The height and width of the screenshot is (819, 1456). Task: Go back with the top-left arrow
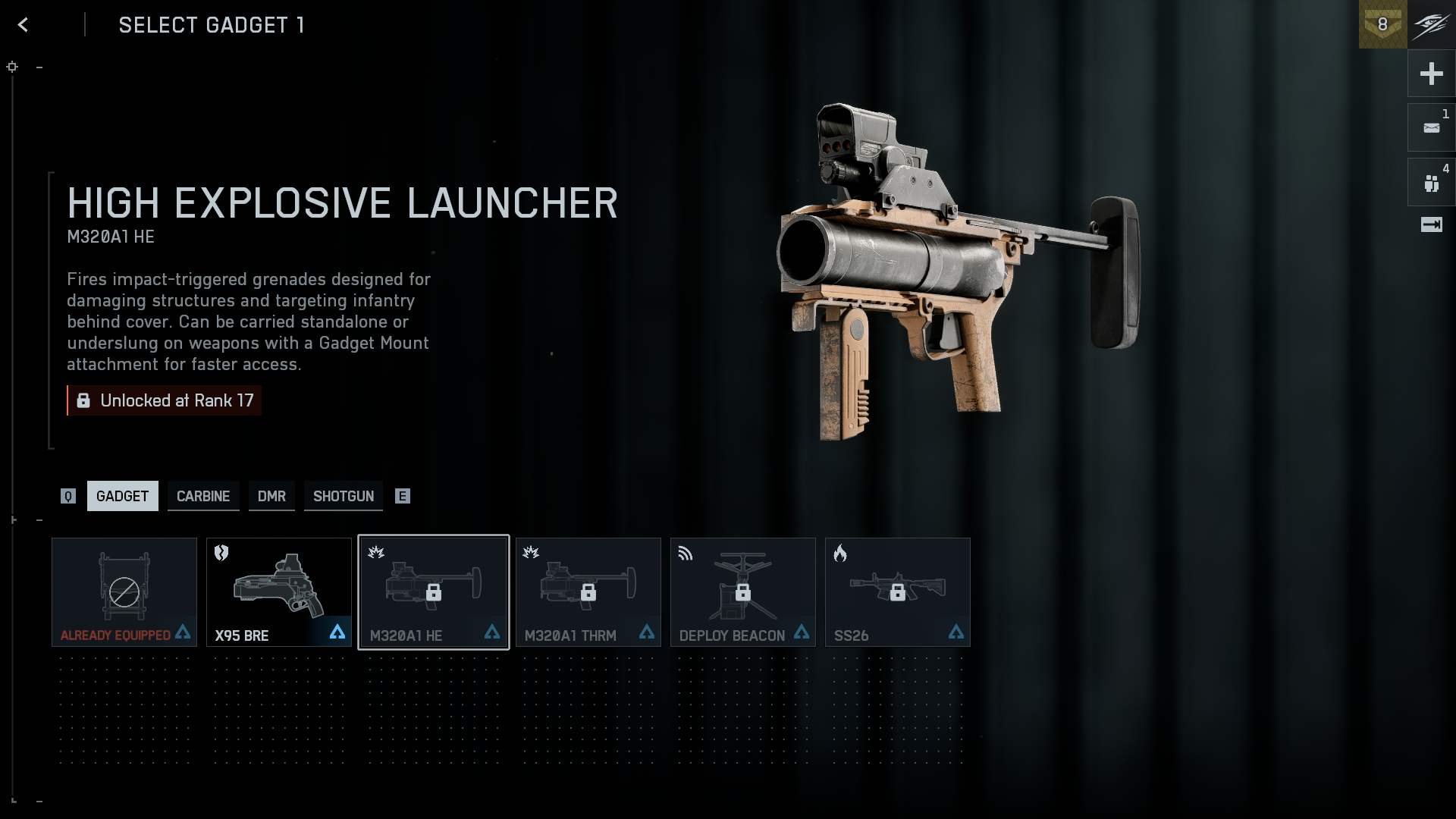[24, 25]
